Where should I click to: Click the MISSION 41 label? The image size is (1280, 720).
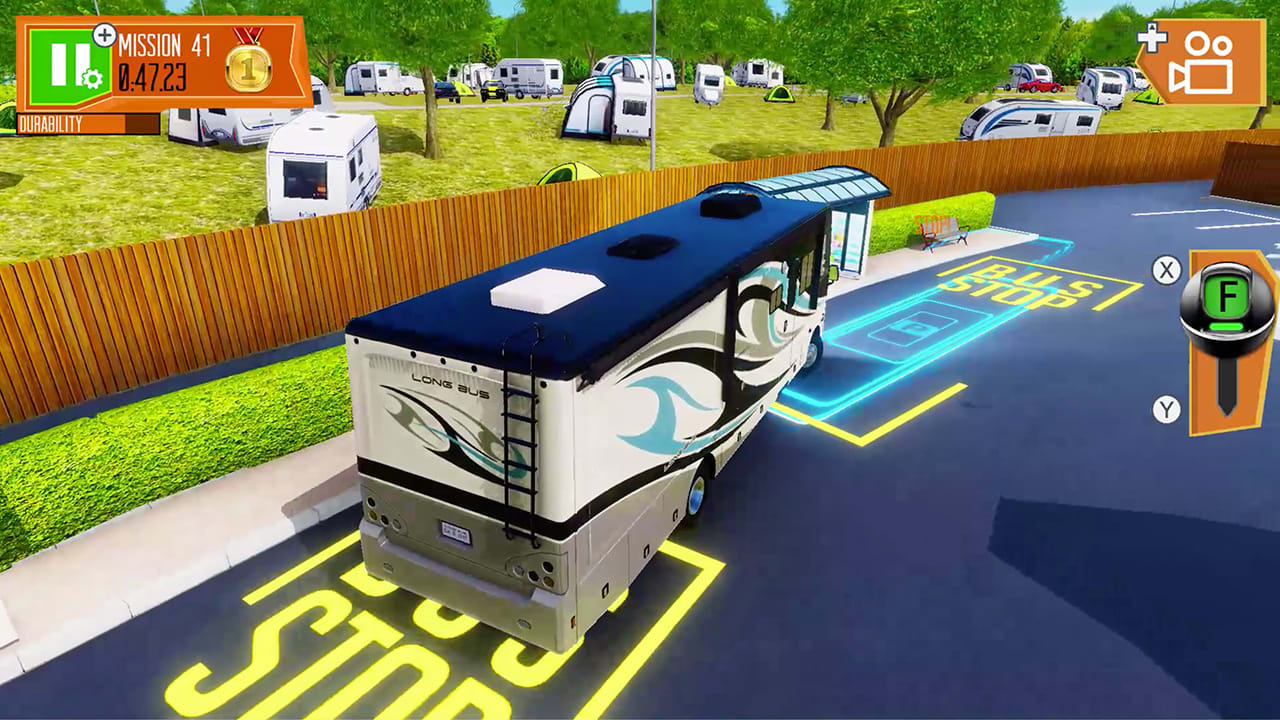click(160, 45)
